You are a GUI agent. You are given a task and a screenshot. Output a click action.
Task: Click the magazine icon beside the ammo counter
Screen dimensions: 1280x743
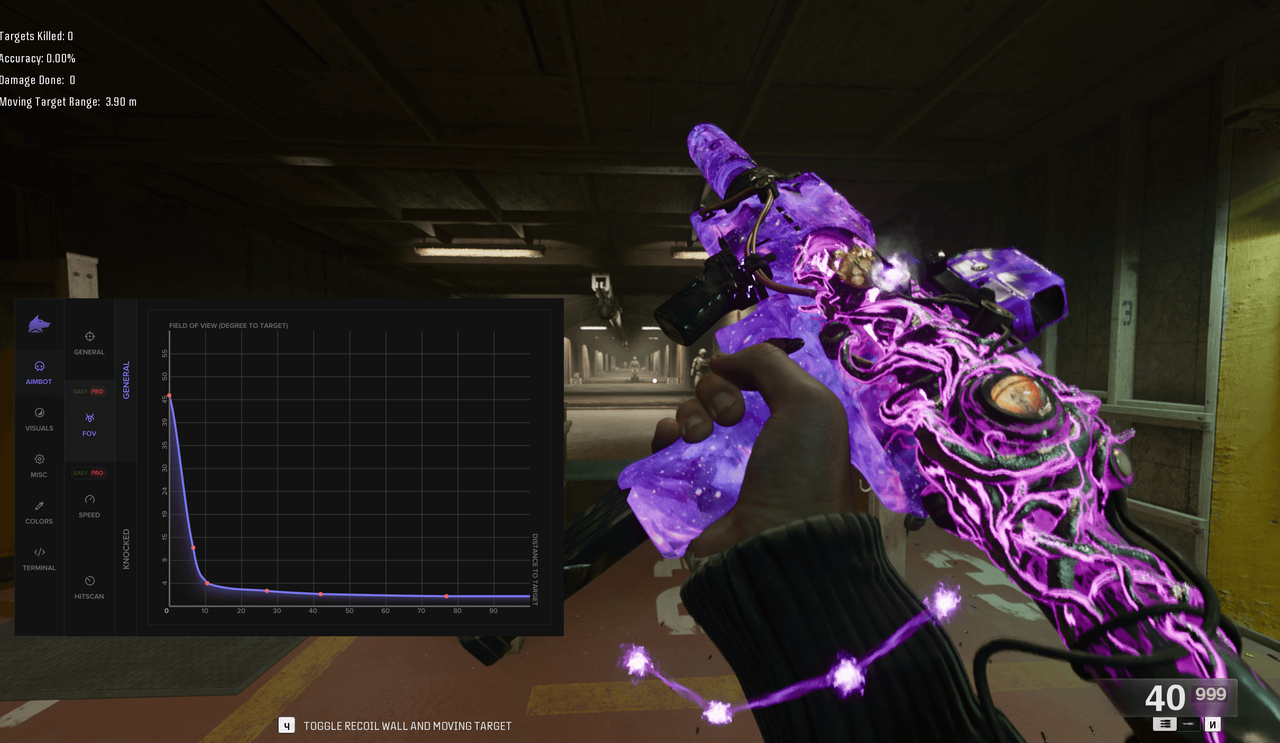pos(1166,722)
